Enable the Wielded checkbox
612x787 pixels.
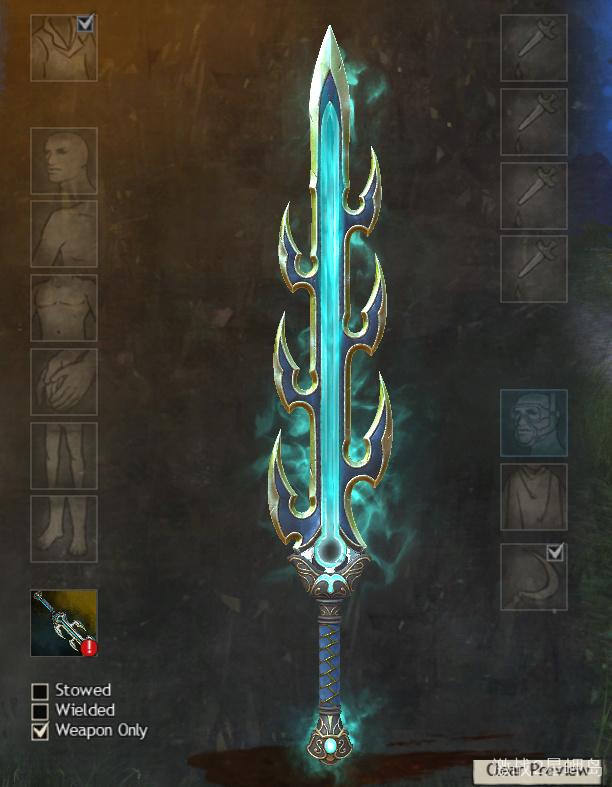[x=40, y=711]
